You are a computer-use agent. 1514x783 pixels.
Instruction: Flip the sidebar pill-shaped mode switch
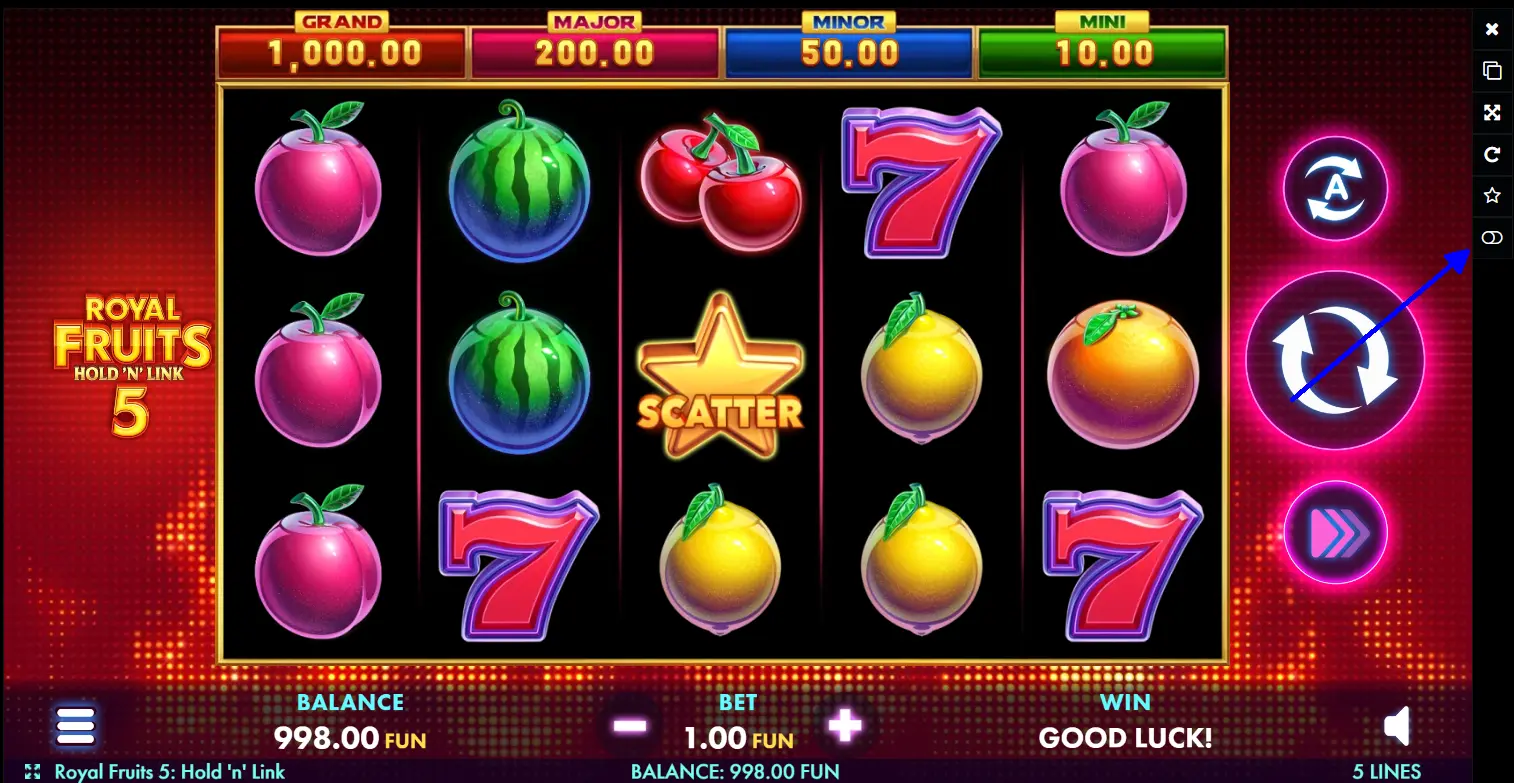coord(1492,238)
